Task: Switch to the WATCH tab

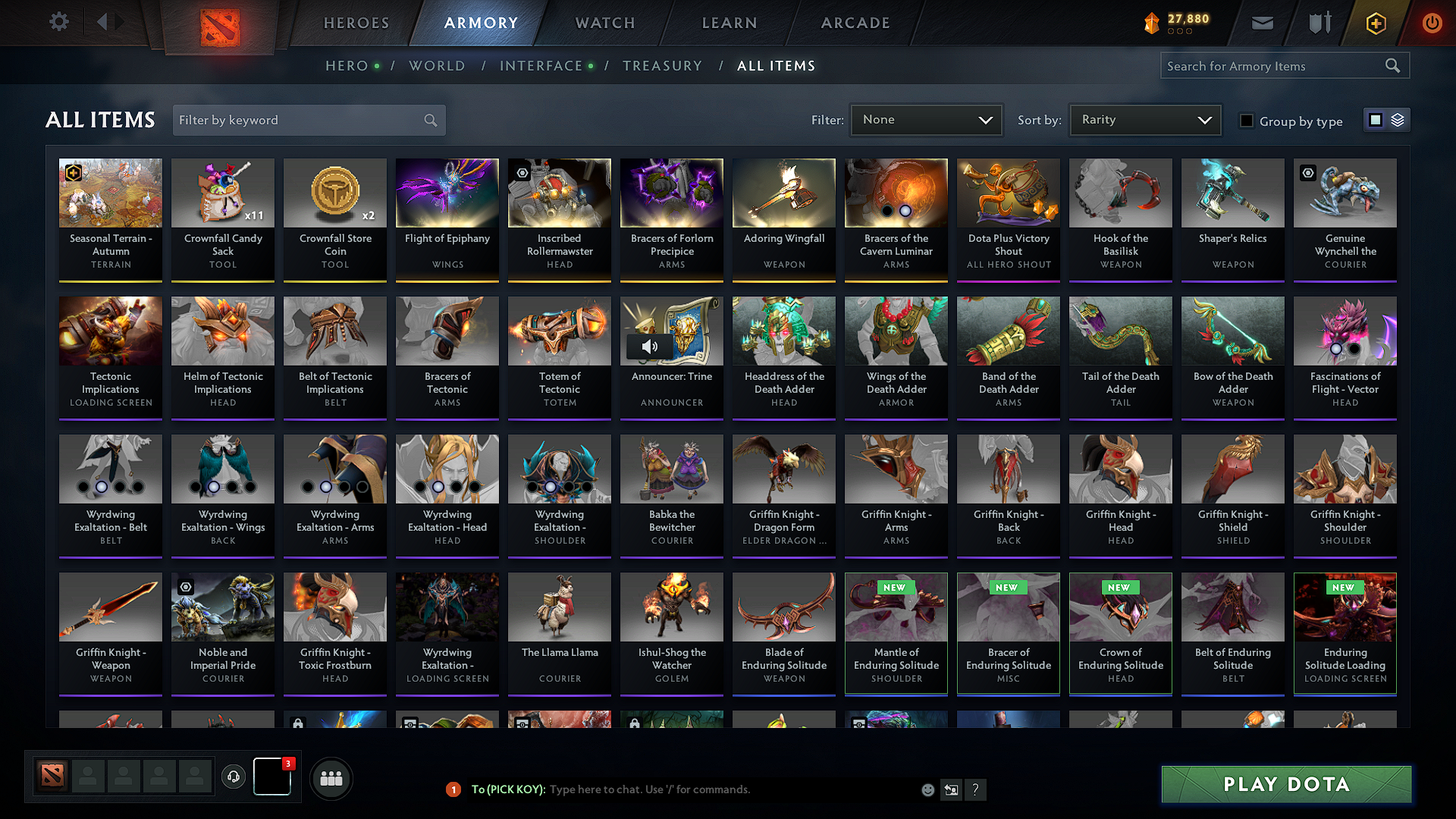Action: coord(604,23)
